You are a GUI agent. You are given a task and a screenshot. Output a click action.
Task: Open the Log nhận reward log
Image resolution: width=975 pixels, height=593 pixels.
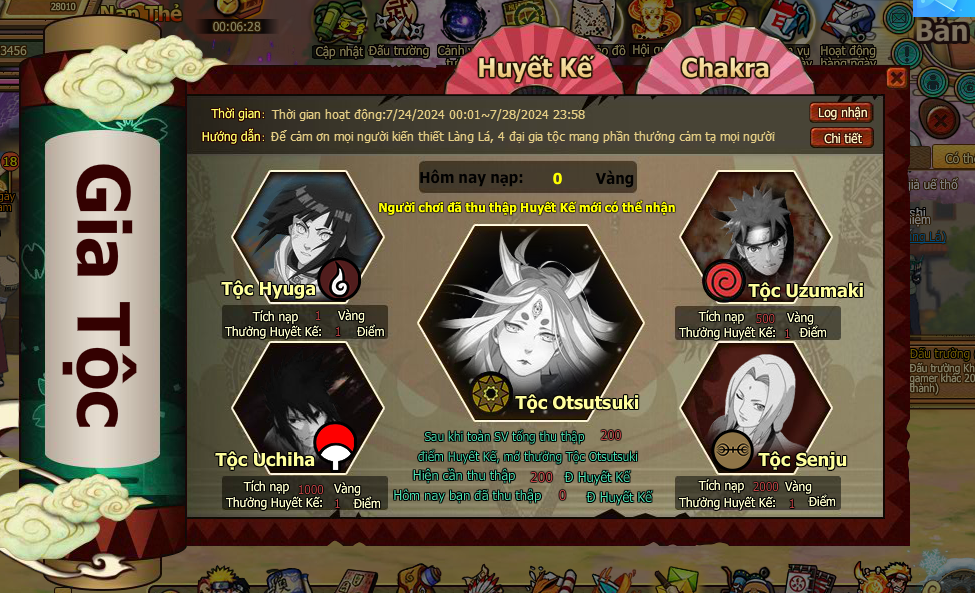(x=841, y=113)
